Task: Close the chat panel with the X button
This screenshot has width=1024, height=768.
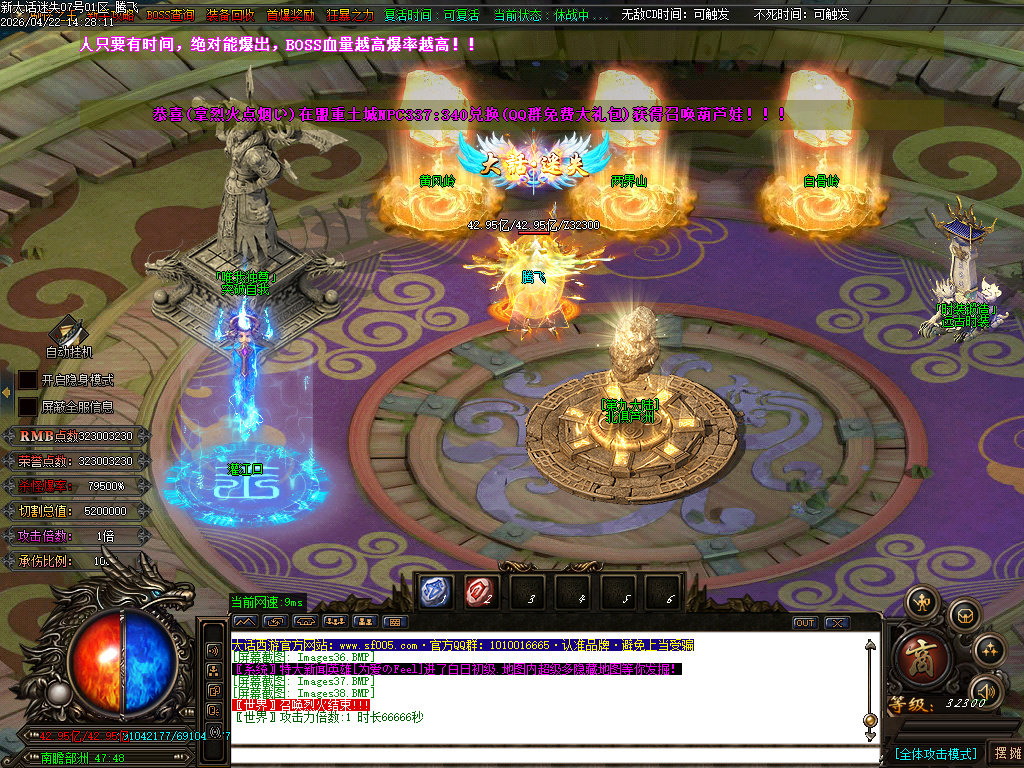Action: pyautogui.click(x=836, y=623)
